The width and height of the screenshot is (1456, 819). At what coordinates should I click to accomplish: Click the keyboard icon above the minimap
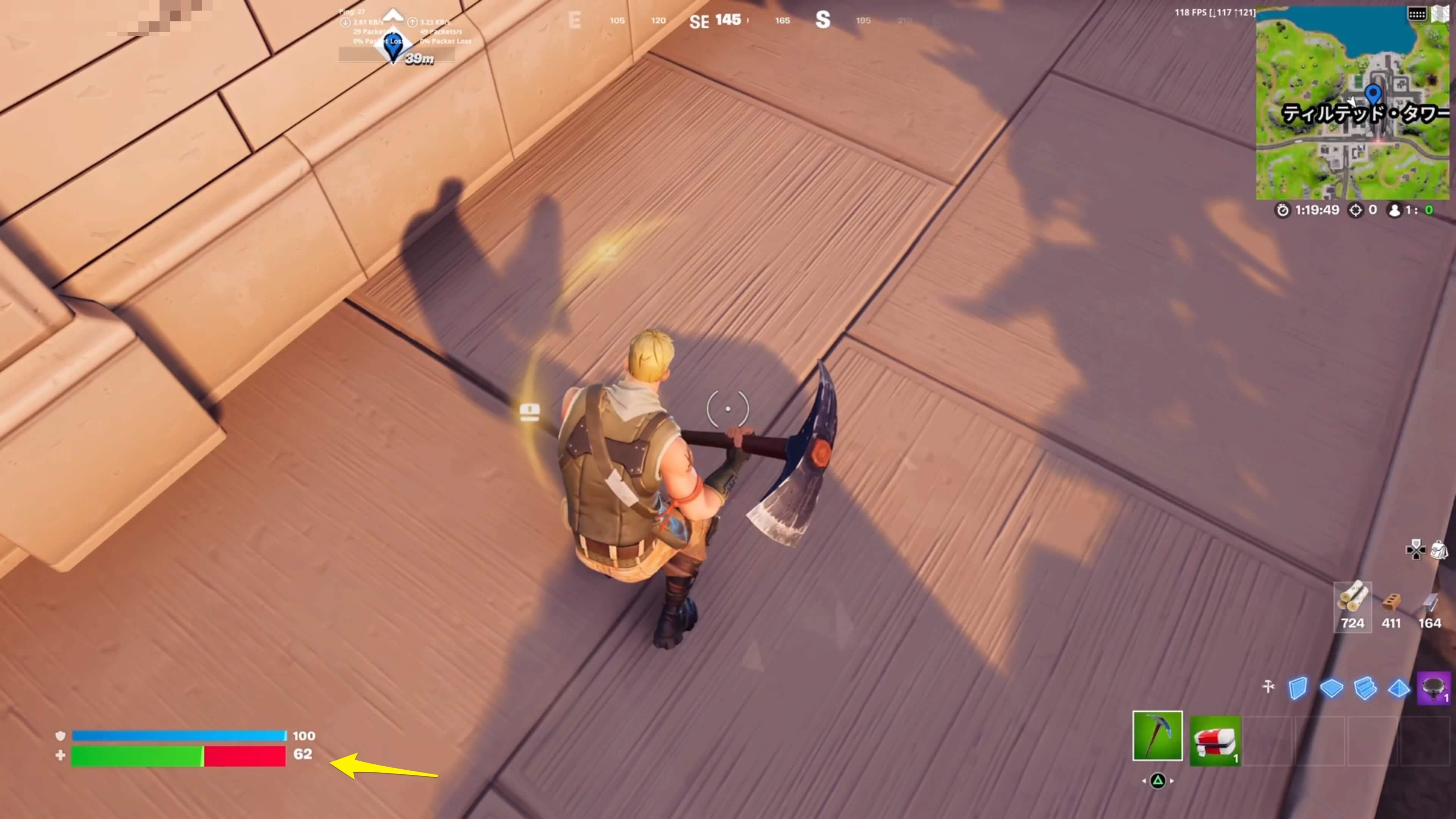pos(1417,14)
